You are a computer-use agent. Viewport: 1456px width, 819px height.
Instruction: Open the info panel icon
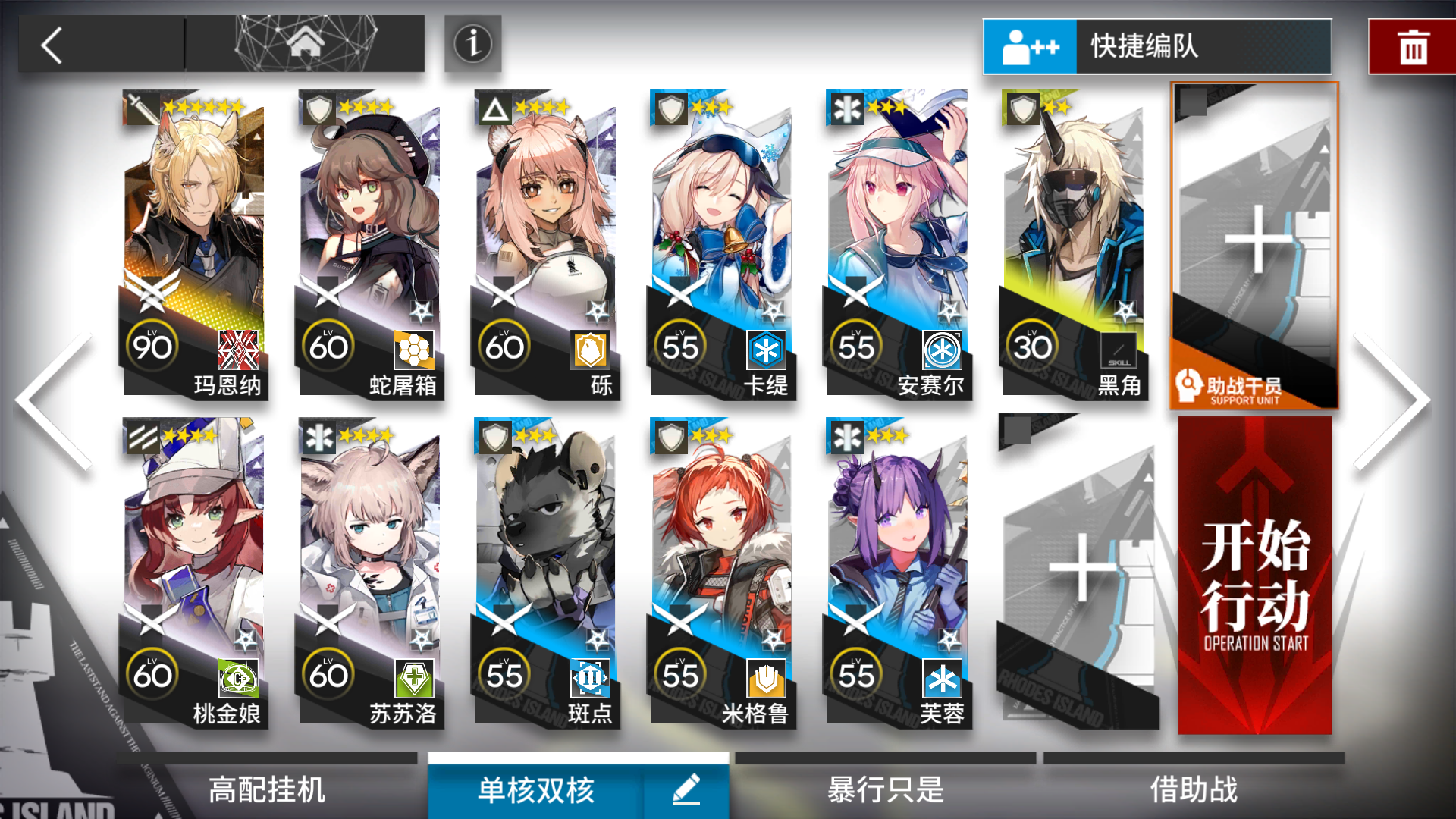[472, 45]
